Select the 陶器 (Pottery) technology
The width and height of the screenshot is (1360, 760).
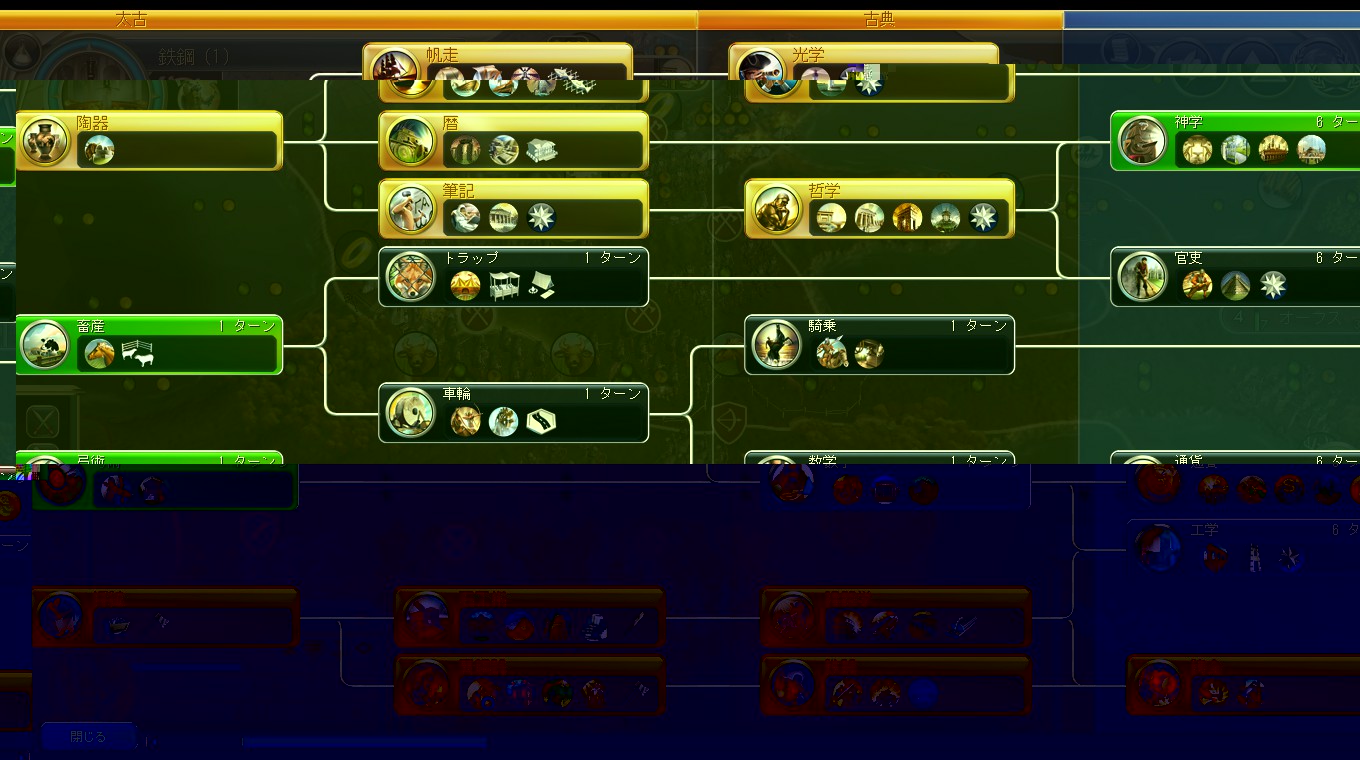pyautogui.click(x=150, y=140)
